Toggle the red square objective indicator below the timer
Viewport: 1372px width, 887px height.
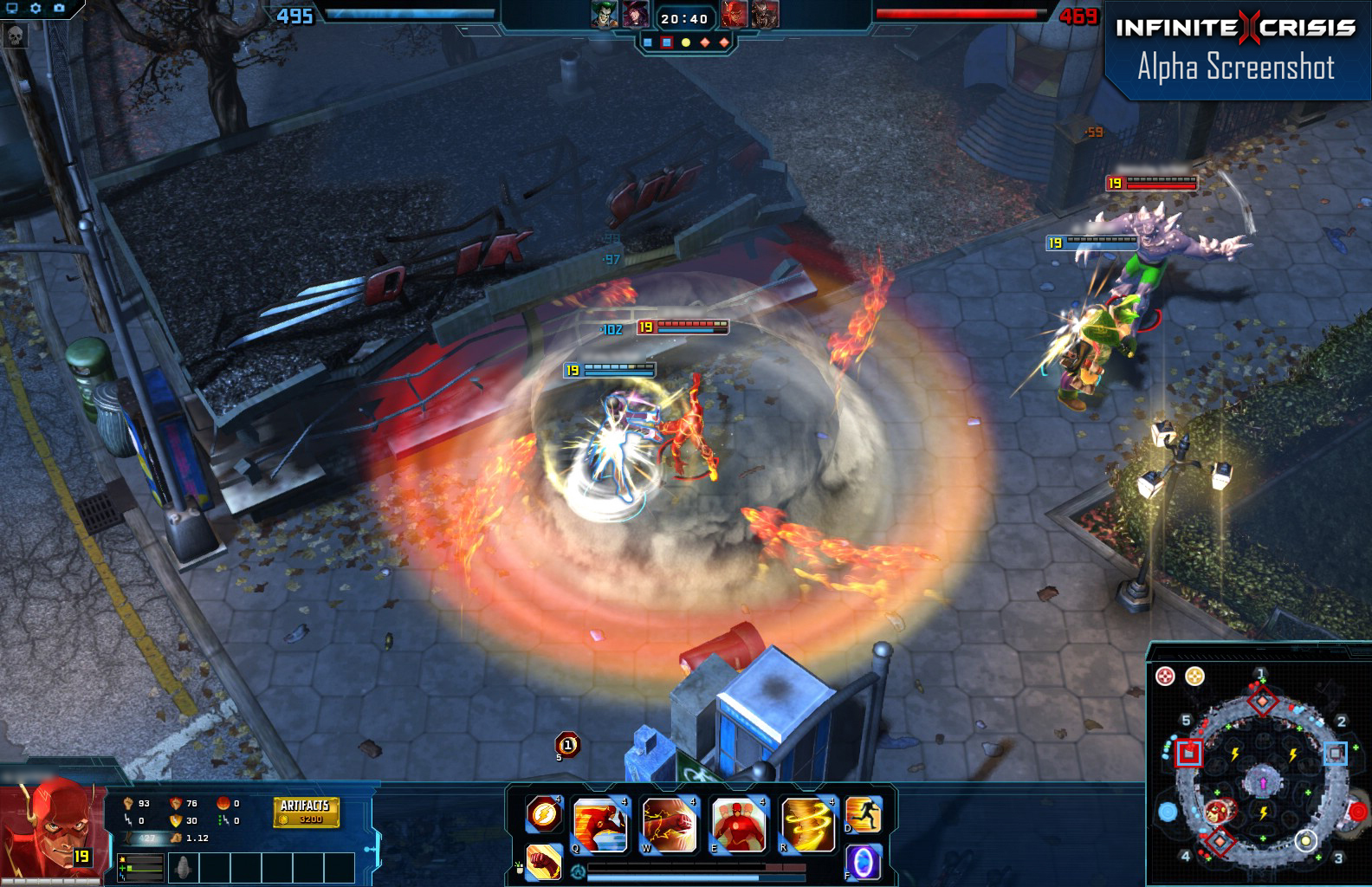pyautogui.click(x=665, y=42)
